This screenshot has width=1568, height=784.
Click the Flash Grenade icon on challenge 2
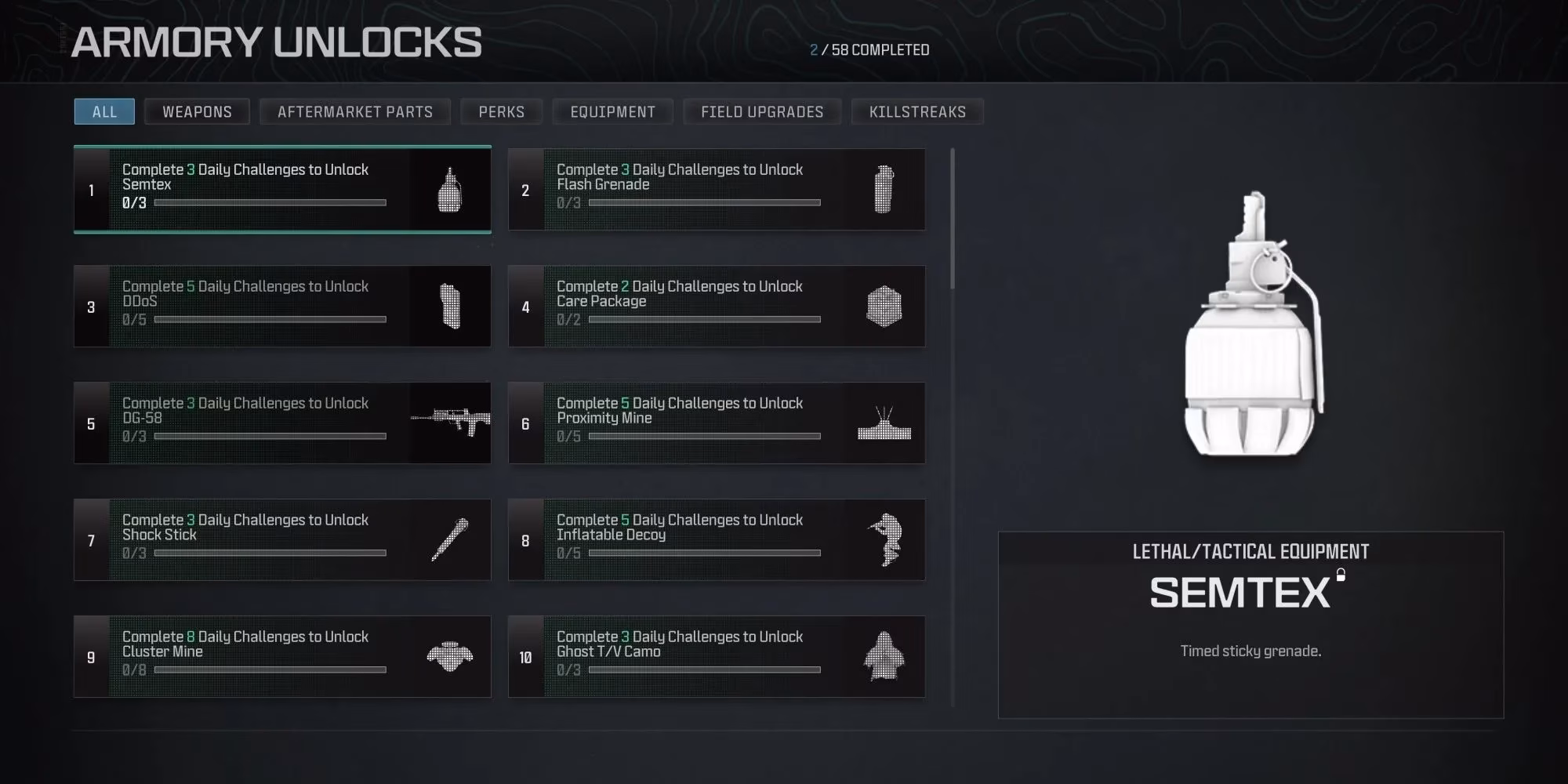pos(884,189)
